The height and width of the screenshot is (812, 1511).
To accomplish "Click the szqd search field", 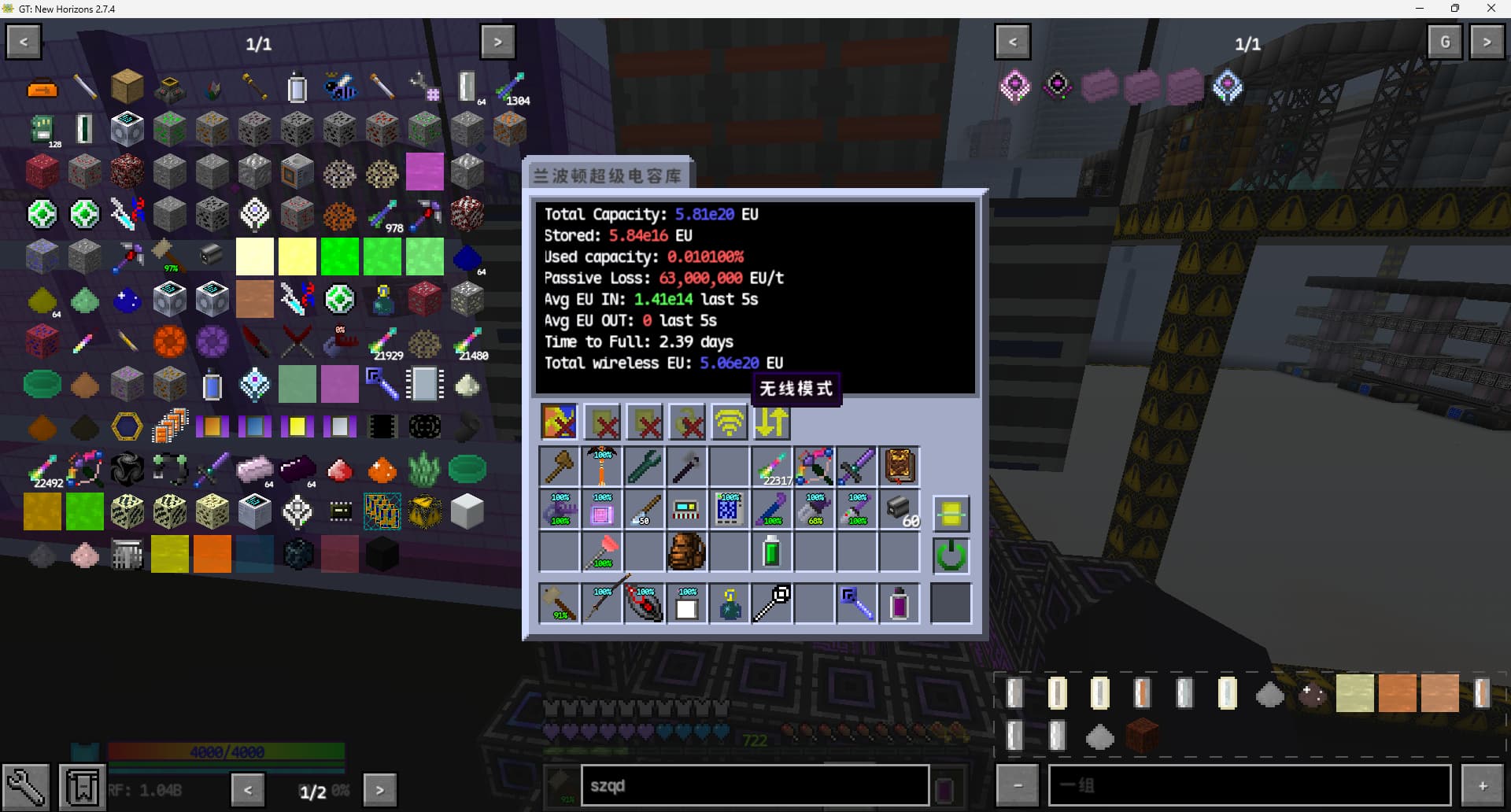I will [754, 785].
